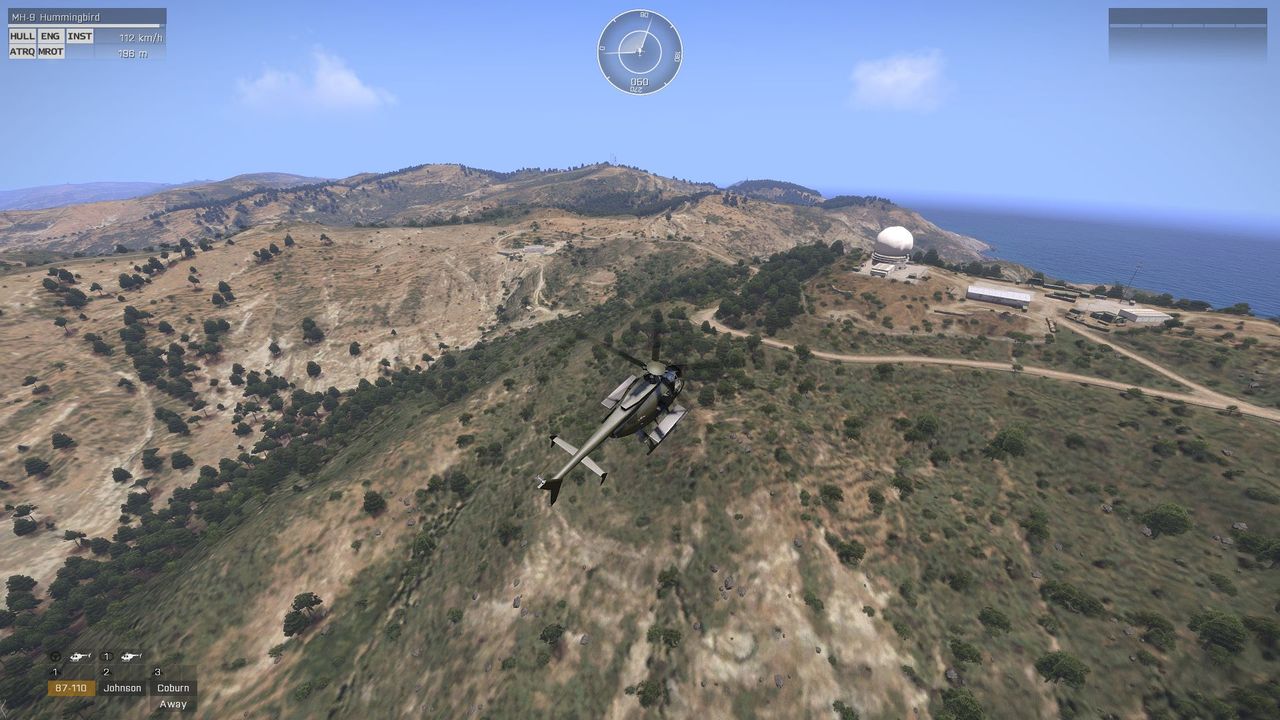
Task: Click the MH-9 Hummingbird vehicle title
Action: (55, 17)
